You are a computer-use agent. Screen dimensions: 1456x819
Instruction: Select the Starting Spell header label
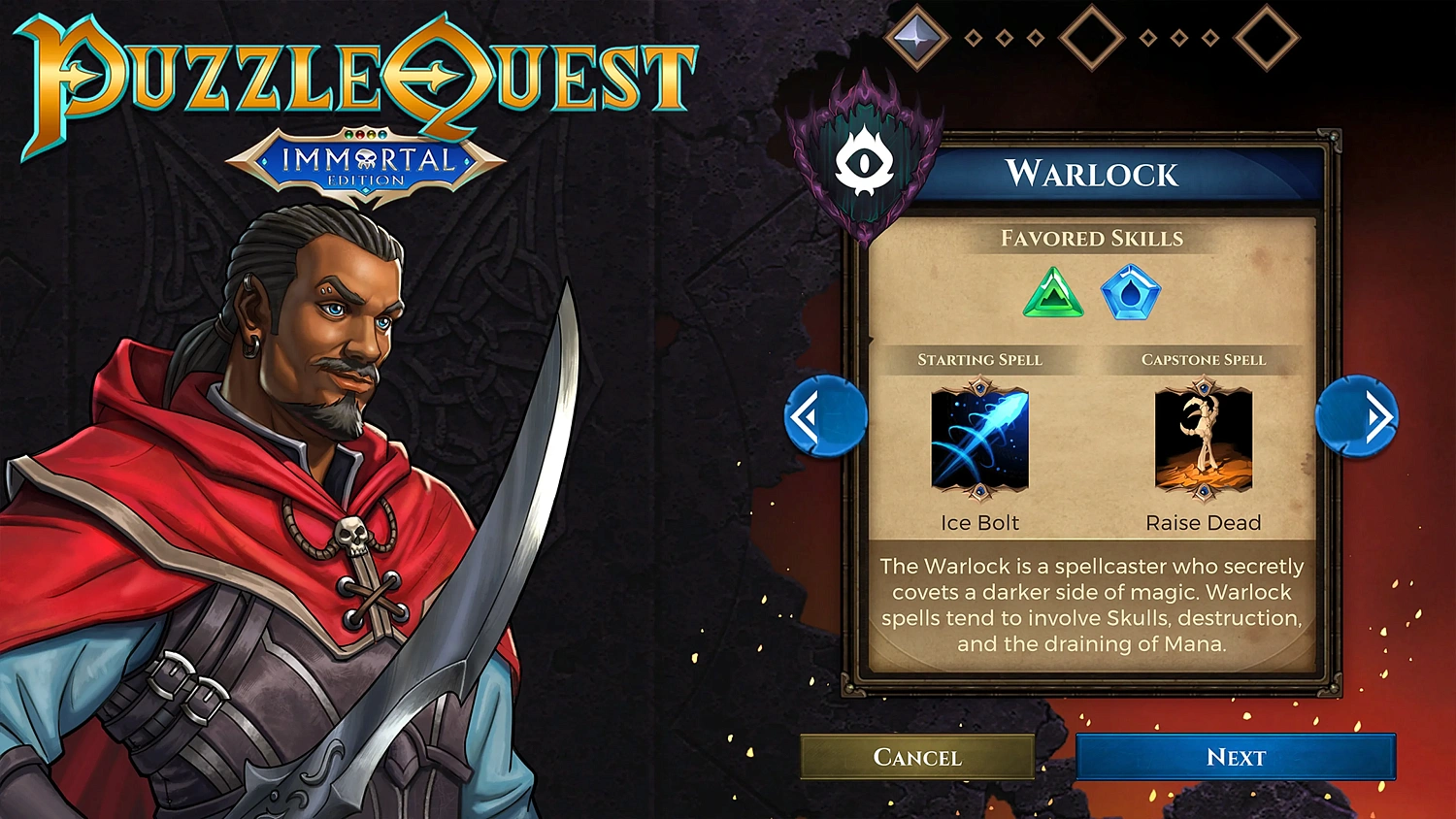pyautogui.click(x=978, y=359)
